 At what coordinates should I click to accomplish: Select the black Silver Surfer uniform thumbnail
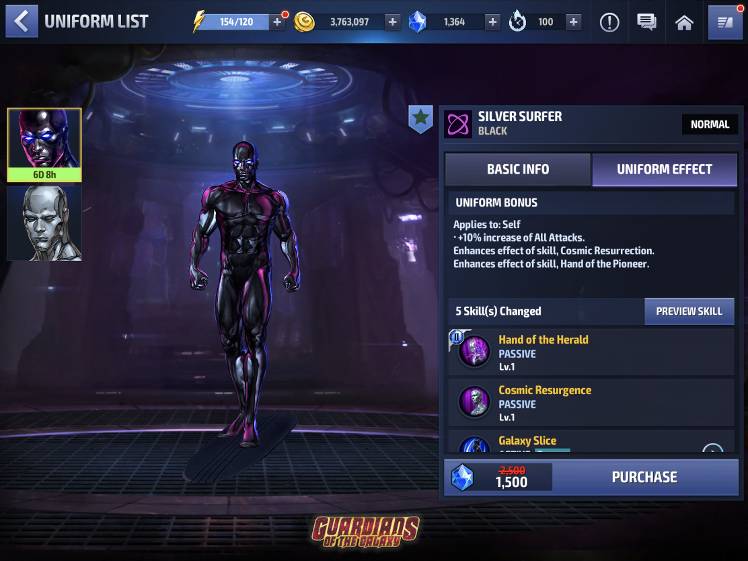pyautogui.click(x=44, y=144)
